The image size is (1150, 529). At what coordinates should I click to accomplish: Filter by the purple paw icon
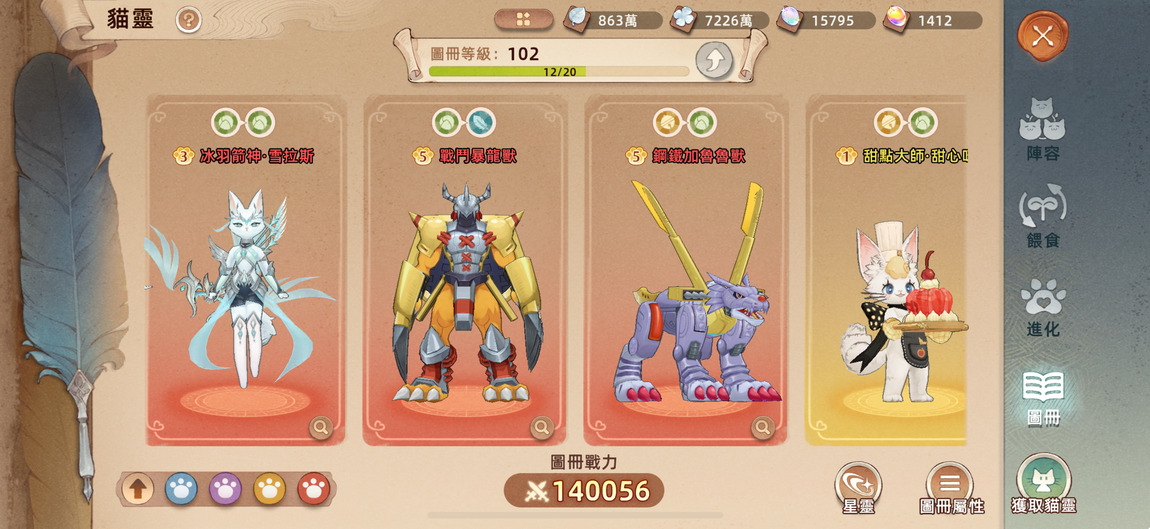(225, 489)
